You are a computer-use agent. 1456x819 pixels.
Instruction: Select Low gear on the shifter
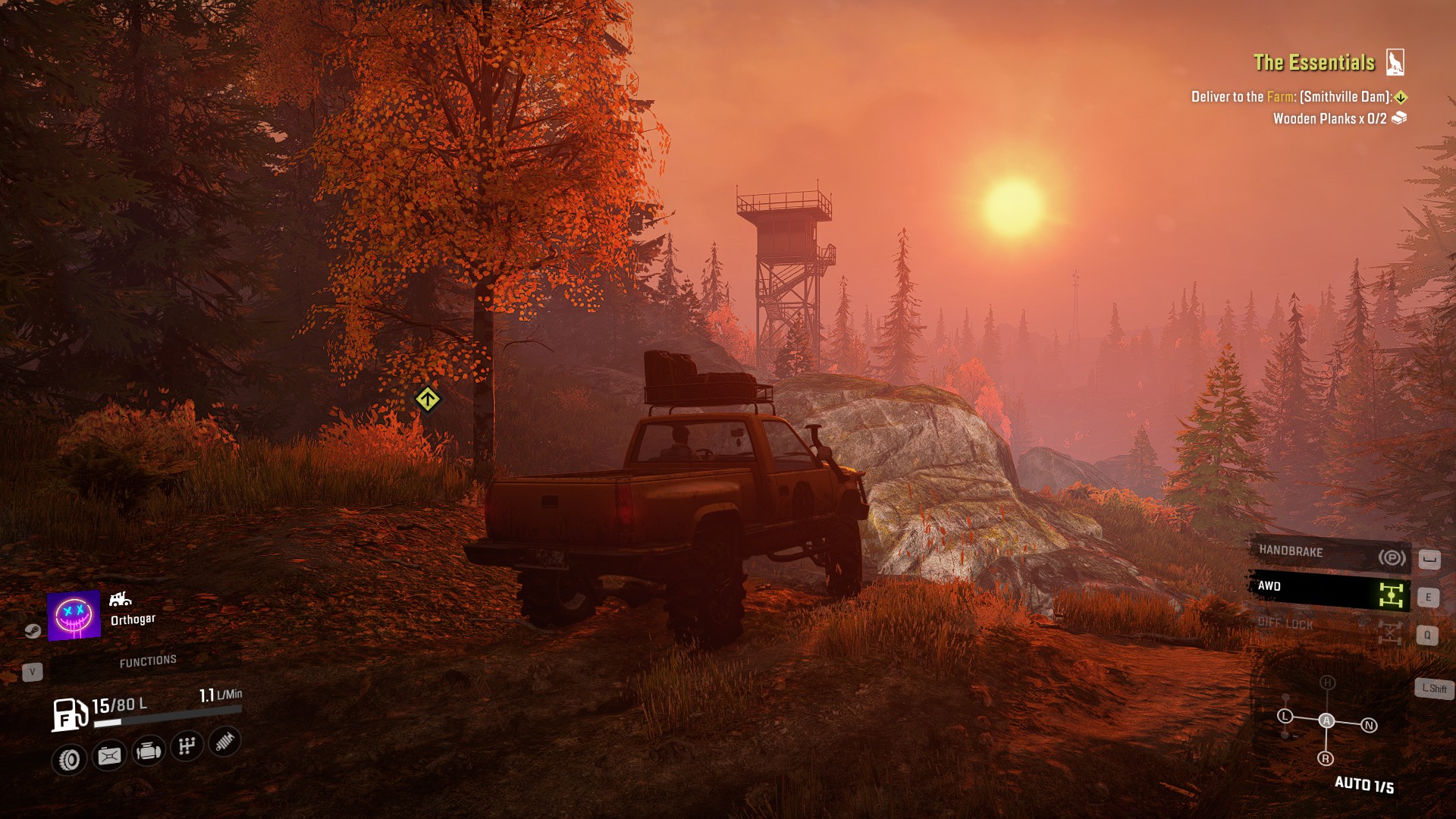tap(1285, 716)
